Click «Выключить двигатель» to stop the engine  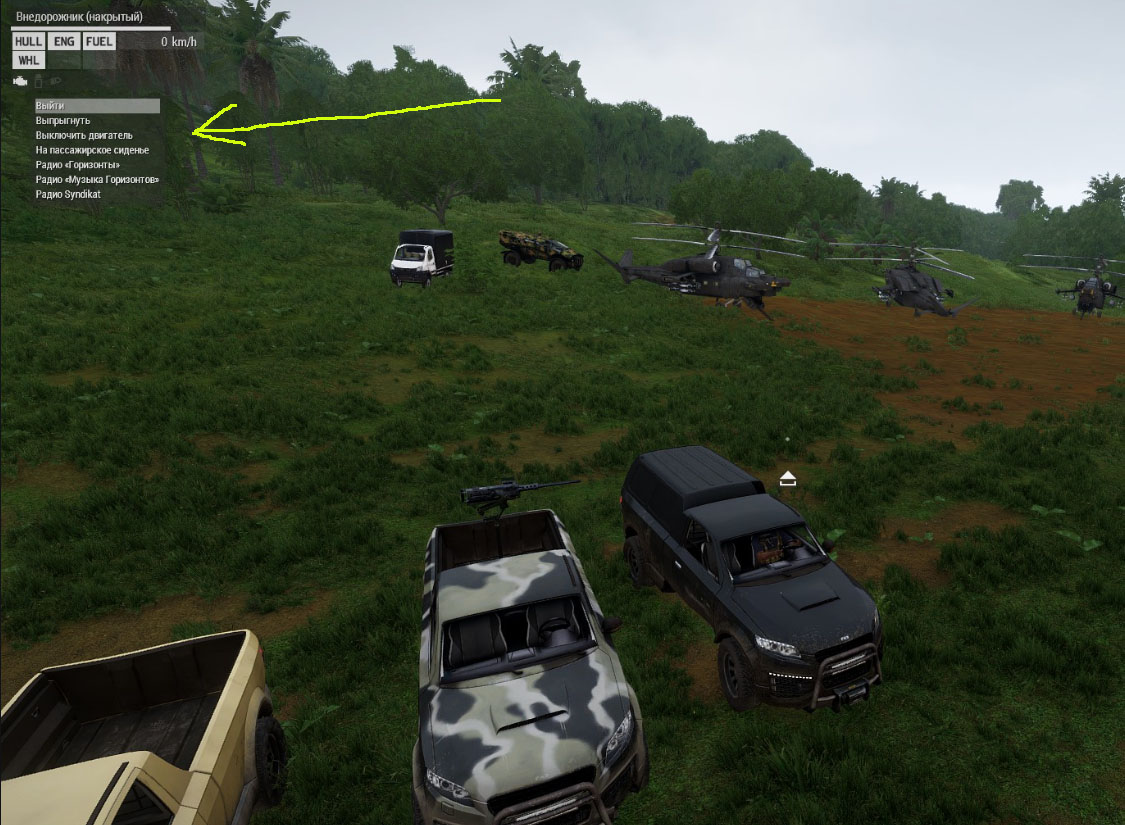click(84, 135)
